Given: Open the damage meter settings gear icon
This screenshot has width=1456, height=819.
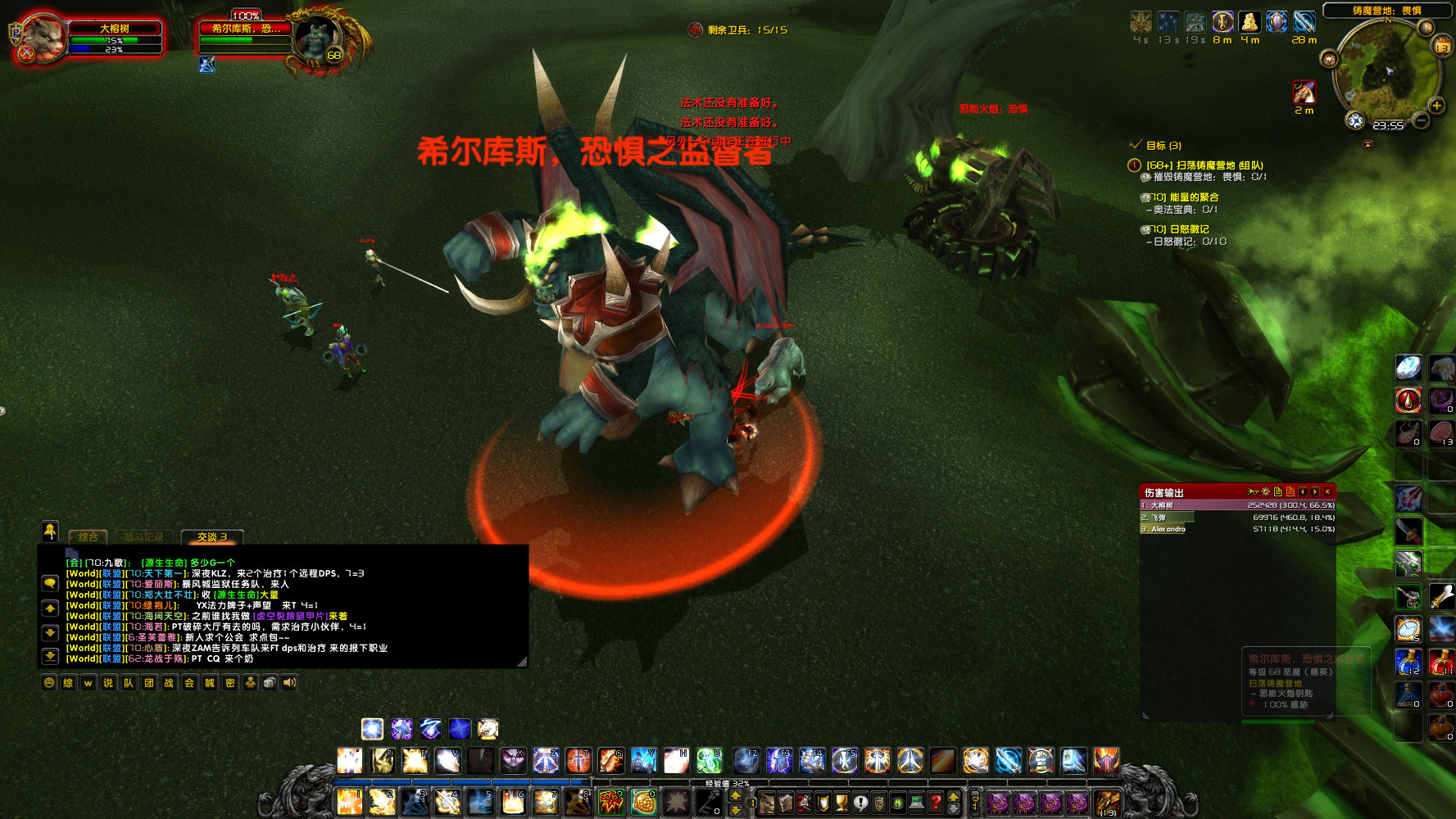Looking at the screenshot, I should (x=1266, y=490).
